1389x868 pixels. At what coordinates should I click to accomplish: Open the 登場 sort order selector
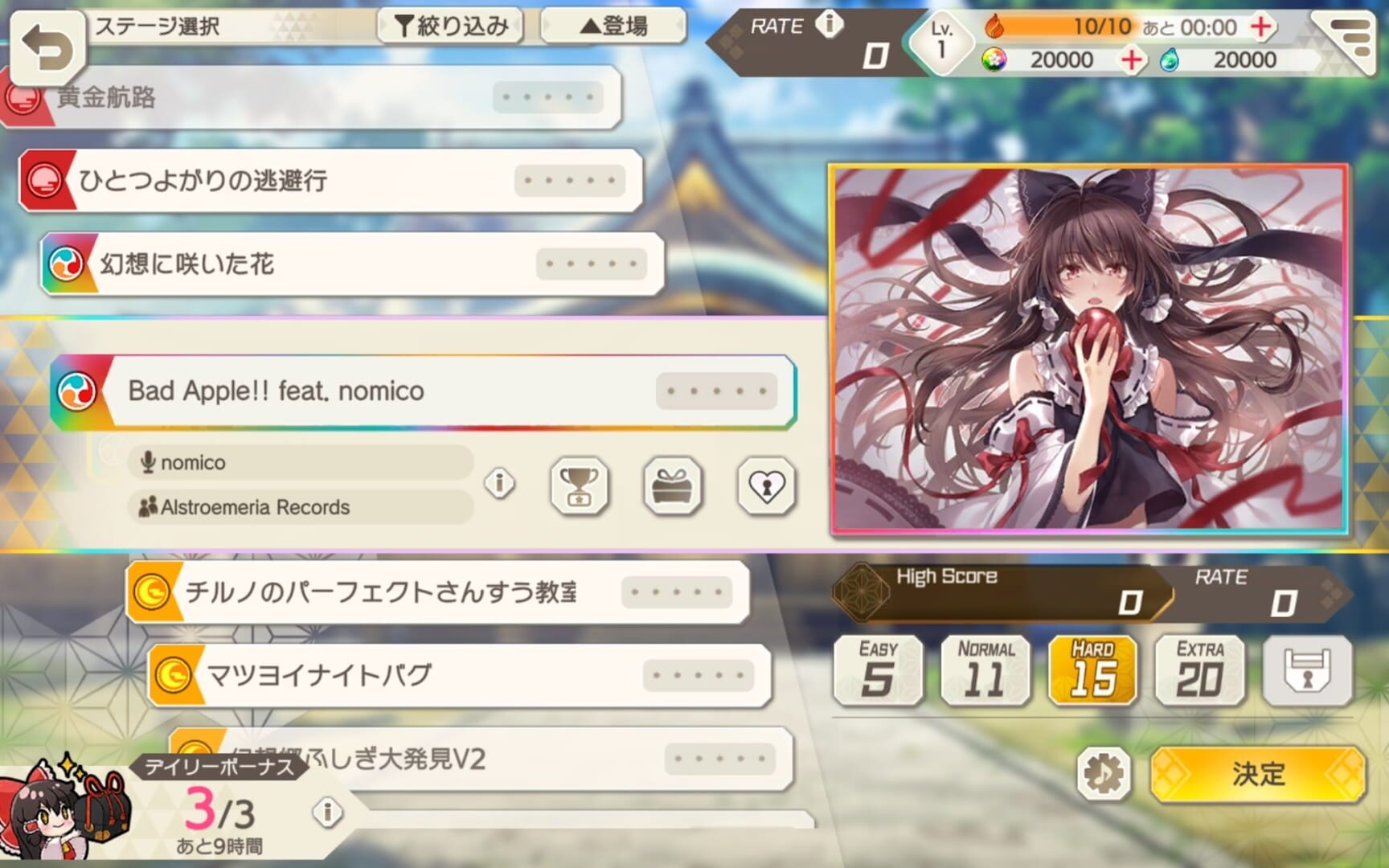[613, 26]
